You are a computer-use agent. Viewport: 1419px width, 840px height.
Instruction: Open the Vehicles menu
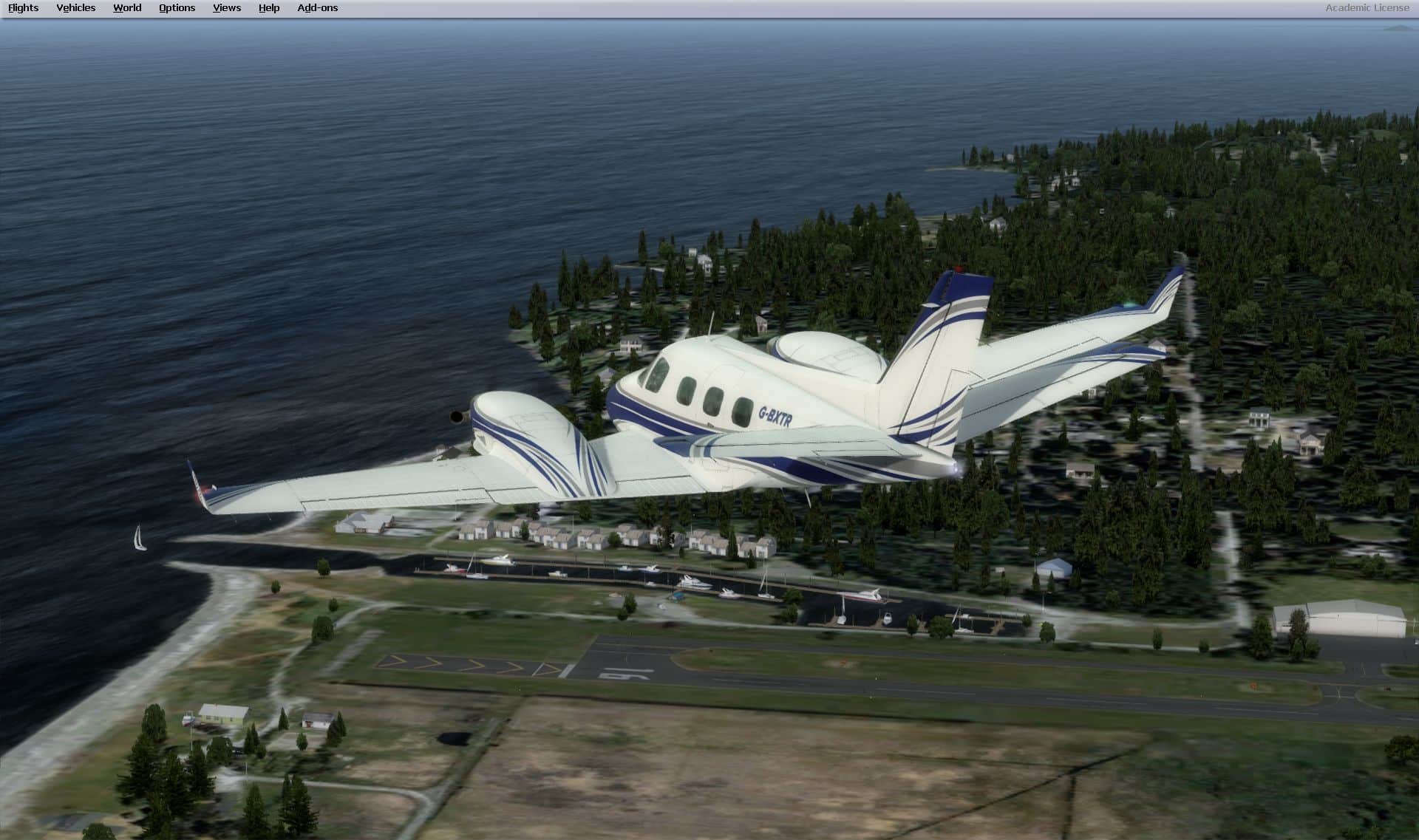(76, 8)
